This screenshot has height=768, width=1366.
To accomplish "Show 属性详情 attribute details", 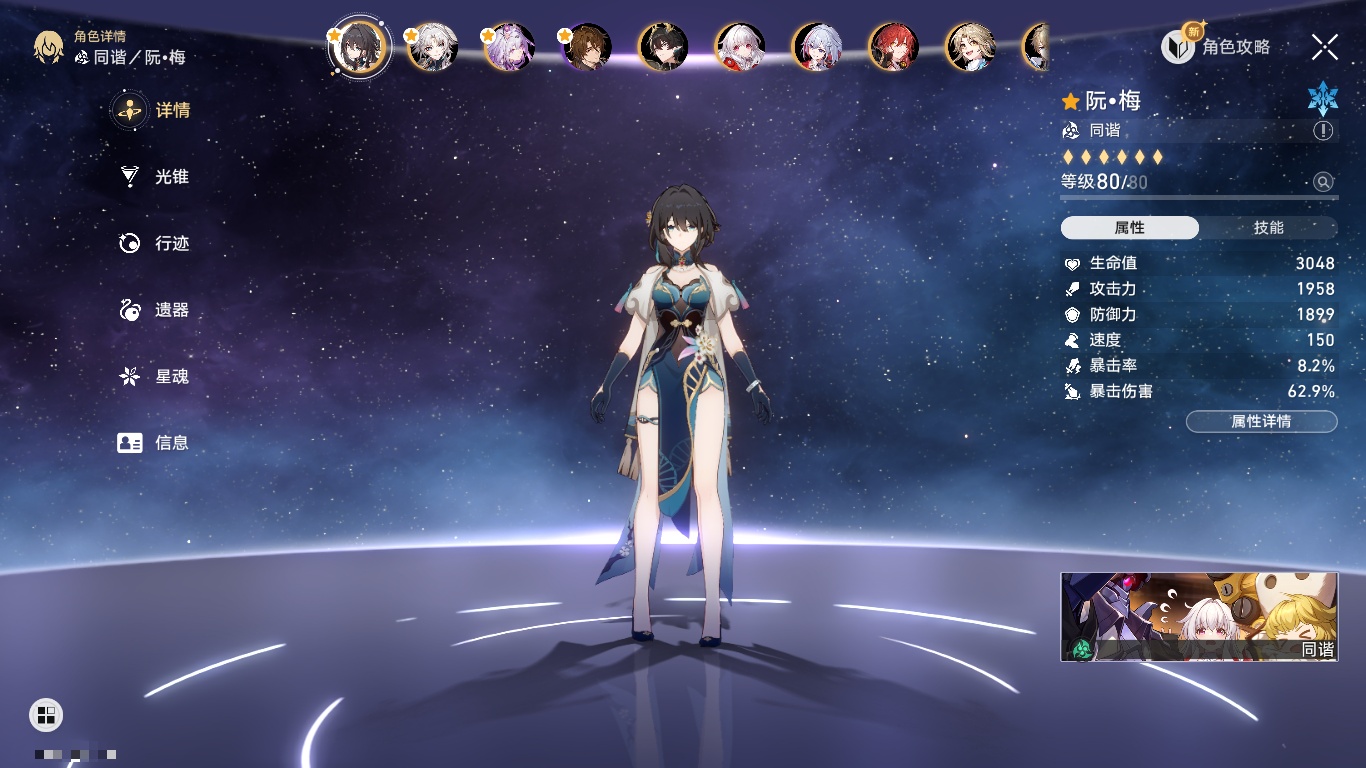I will pos(1261,422).
